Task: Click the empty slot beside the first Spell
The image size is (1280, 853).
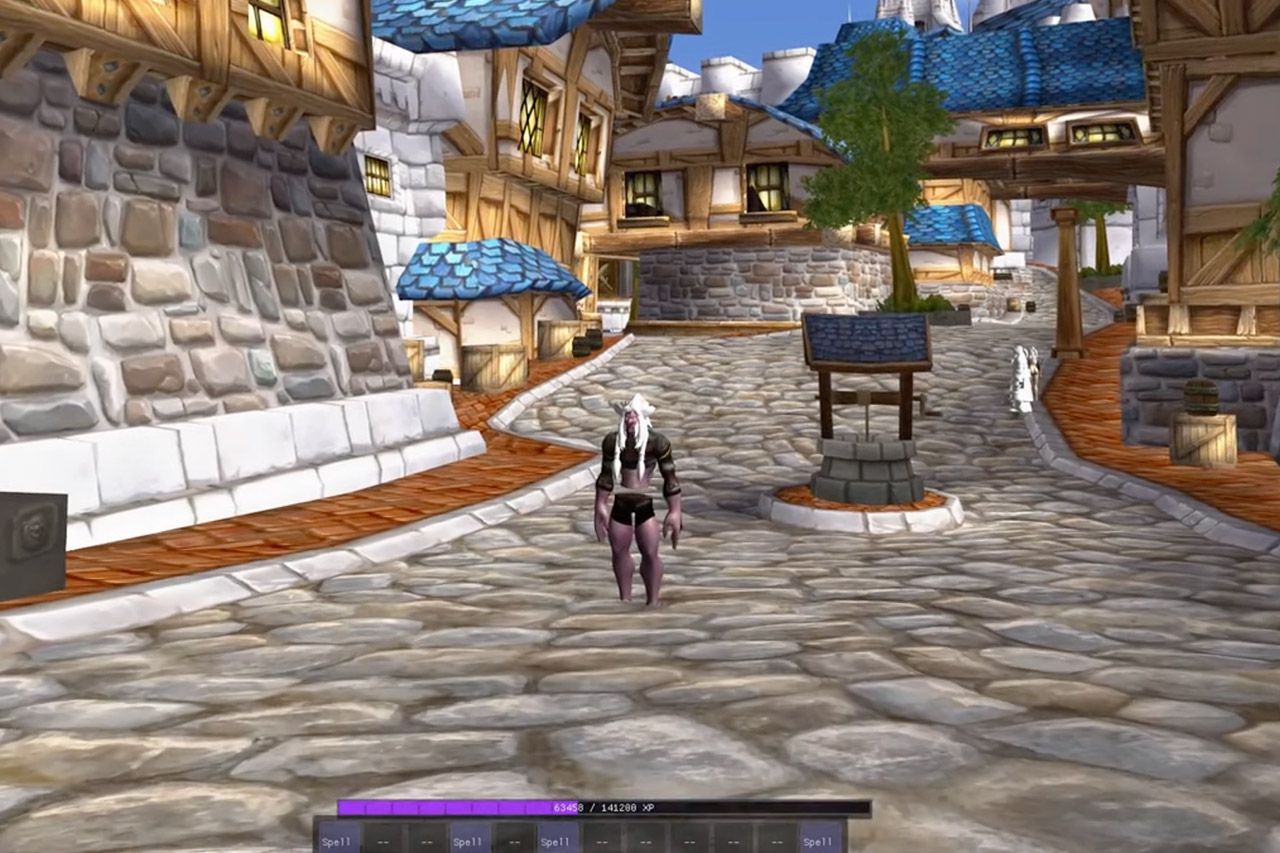Action: pyautogui.click(x=383, y=841)
